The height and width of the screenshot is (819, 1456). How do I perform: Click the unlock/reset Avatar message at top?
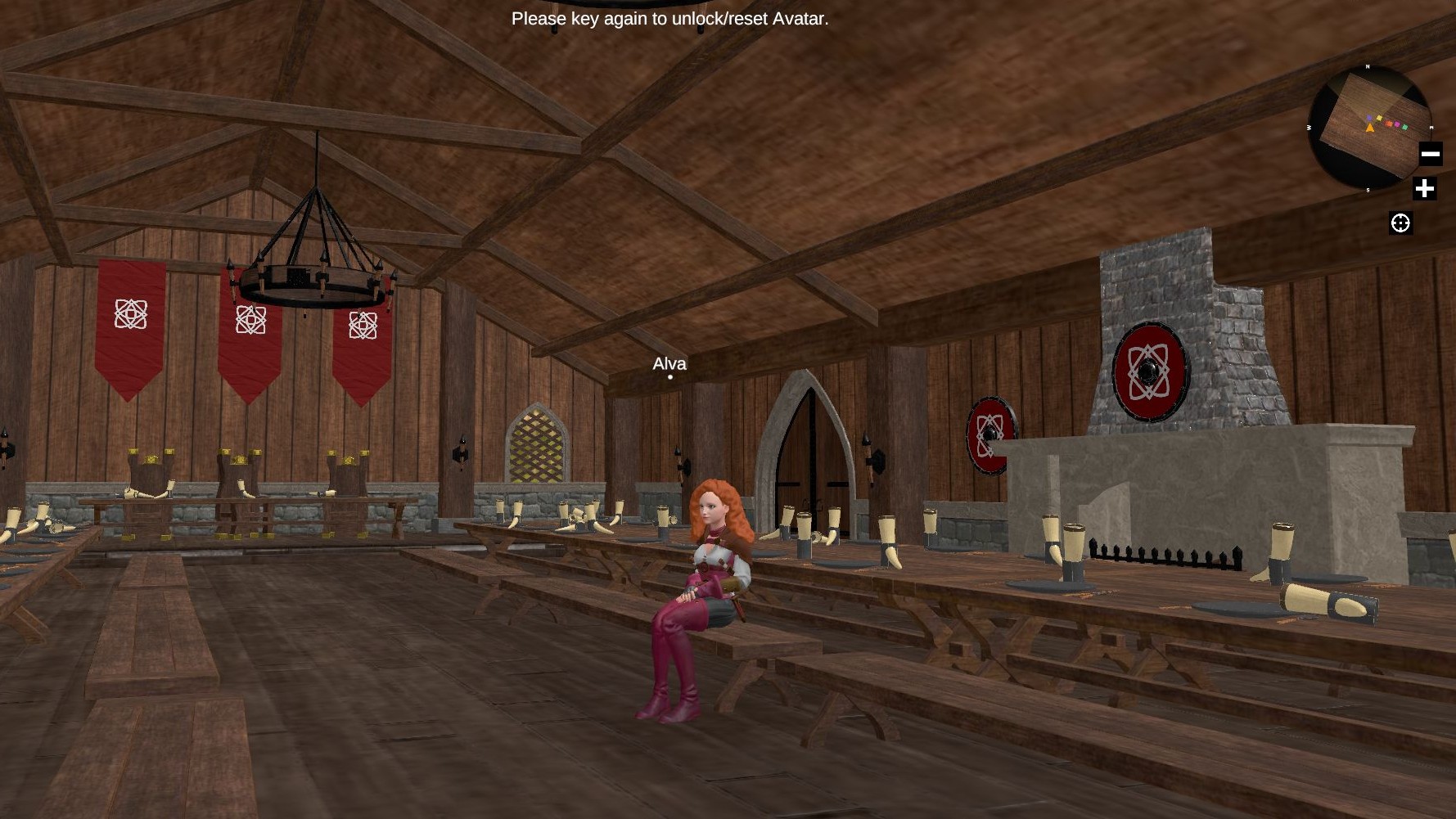[x=669, y=17]
